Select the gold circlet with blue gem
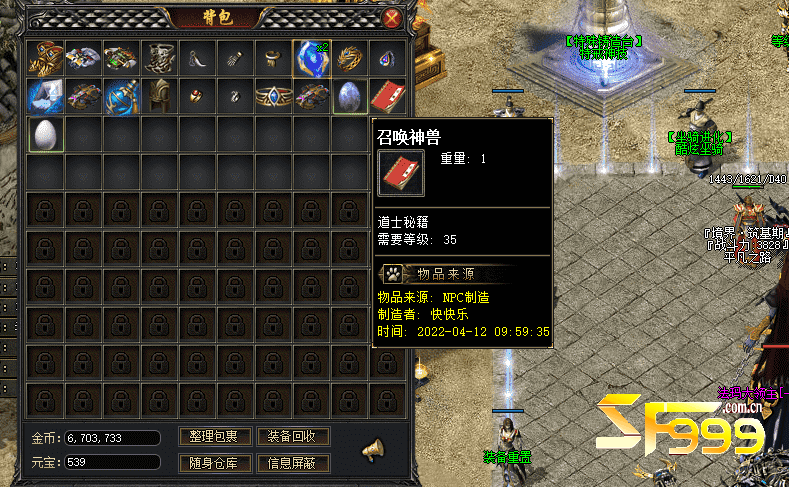Image resolution: width=789 pixels, height=487 pixels. pyautogui.click(x=273, y=97)
